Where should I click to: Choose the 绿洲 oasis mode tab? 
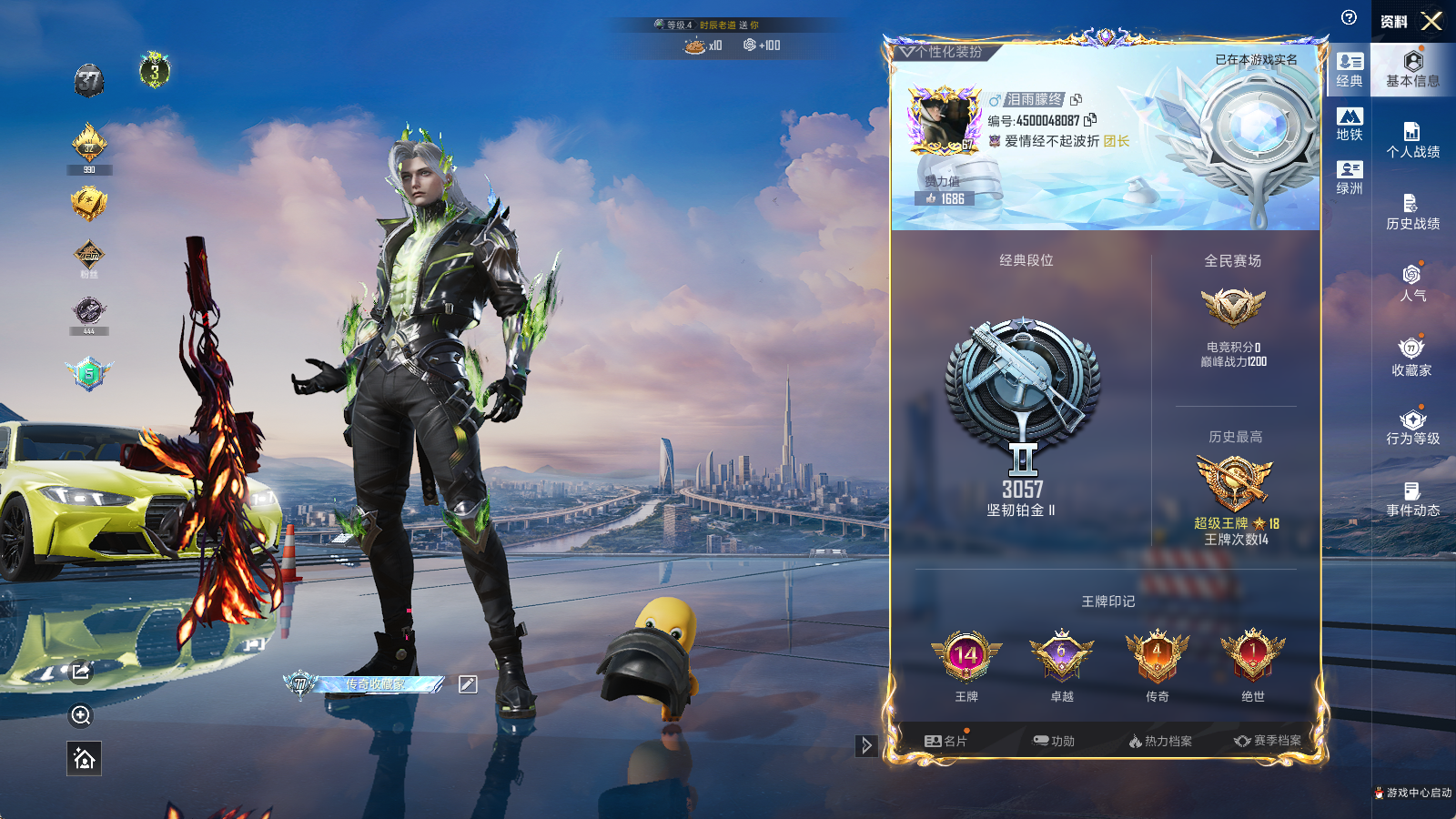(1350, 177)
